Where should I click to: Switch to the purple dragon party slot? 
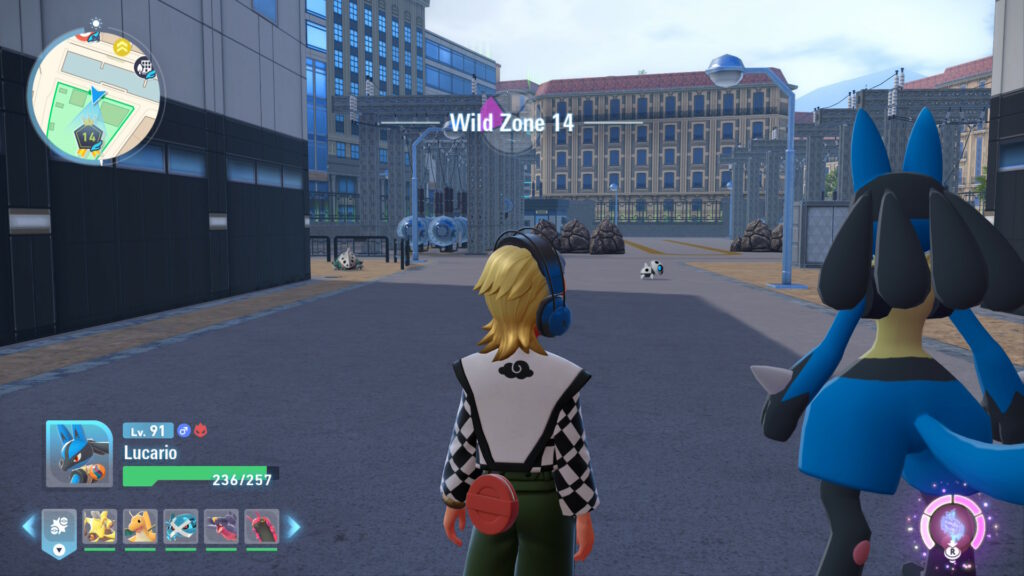(x=221, y=526)
